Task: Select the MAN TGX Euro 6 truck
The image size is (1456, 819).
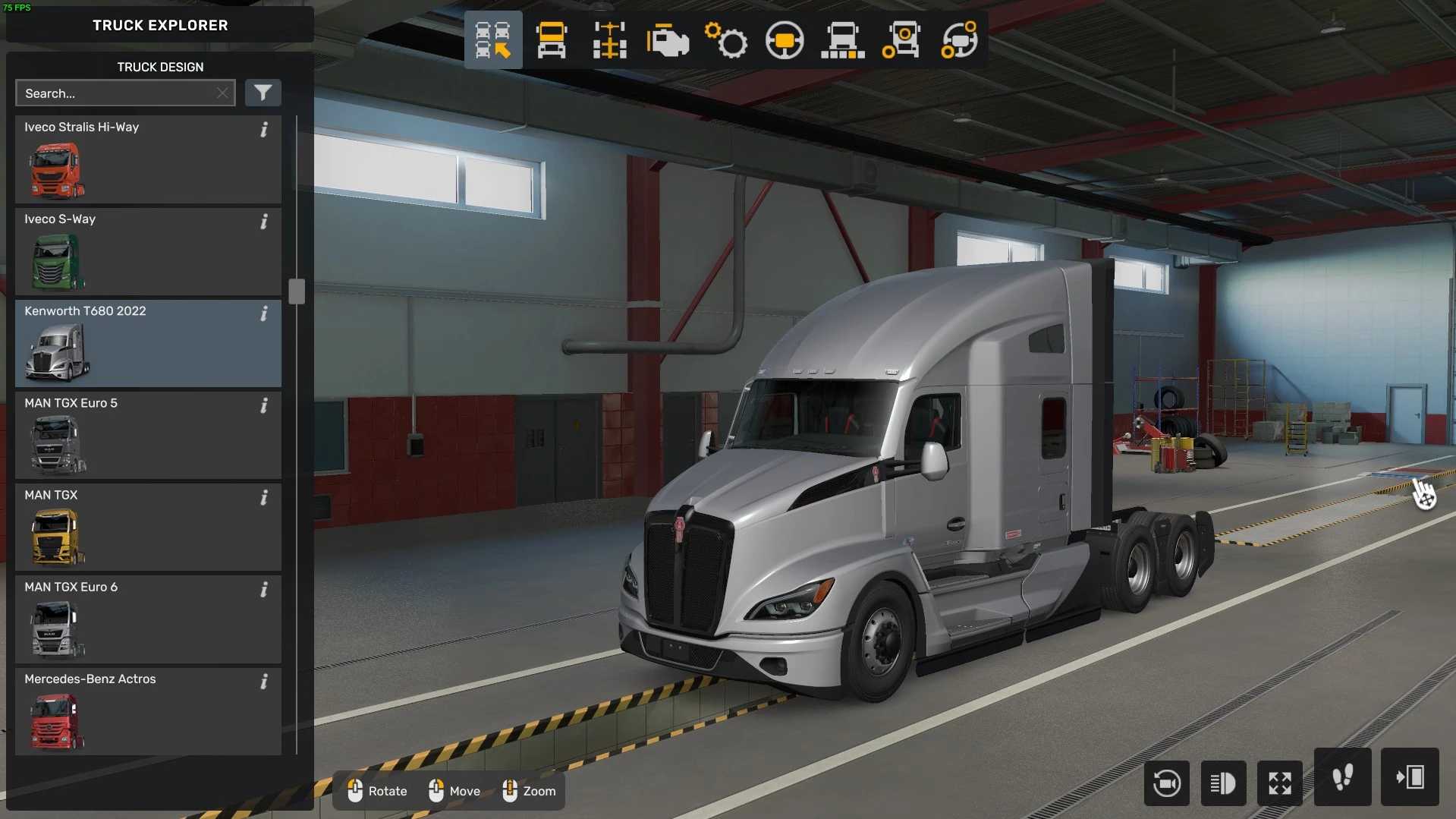Action: [x=148, y=619]
